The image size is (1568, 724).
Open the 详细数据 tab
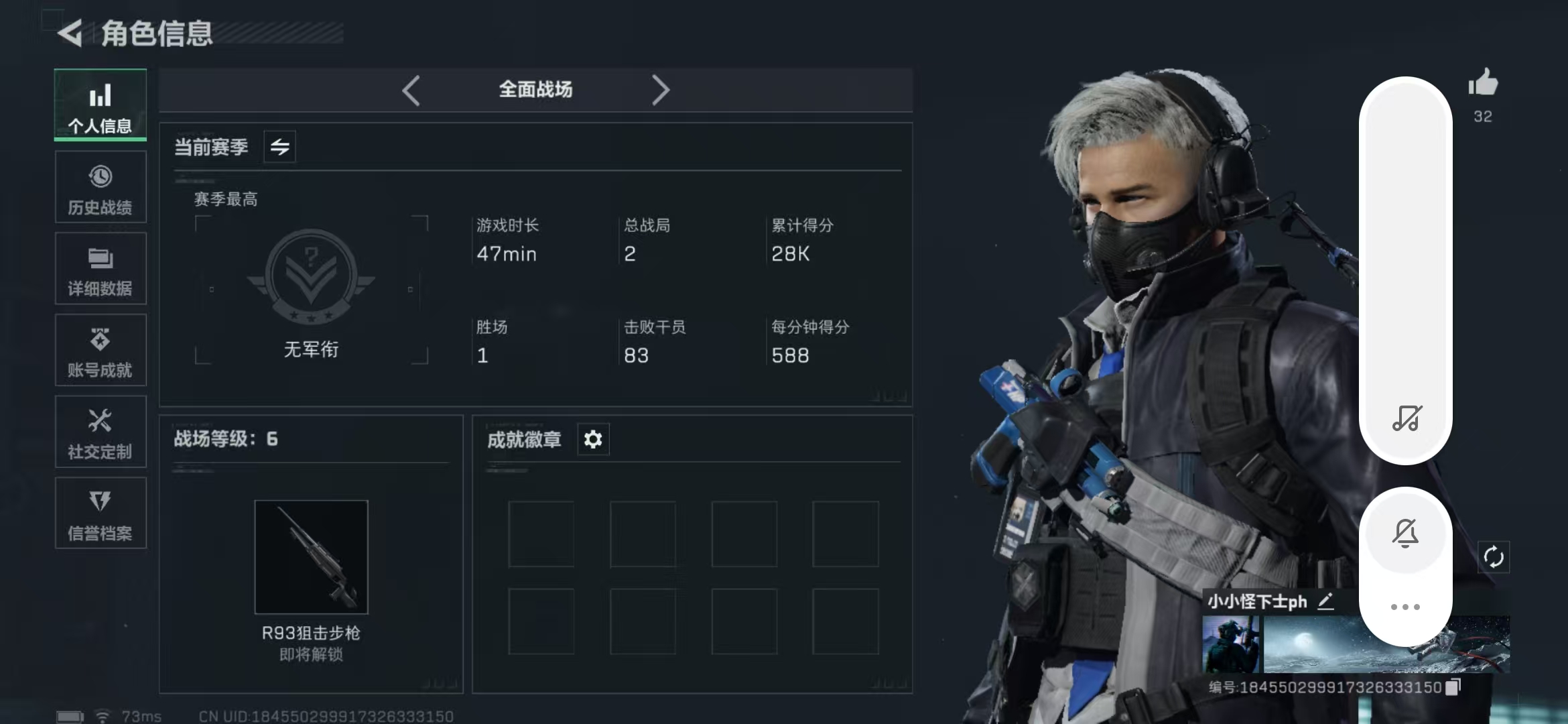point(101,269)
